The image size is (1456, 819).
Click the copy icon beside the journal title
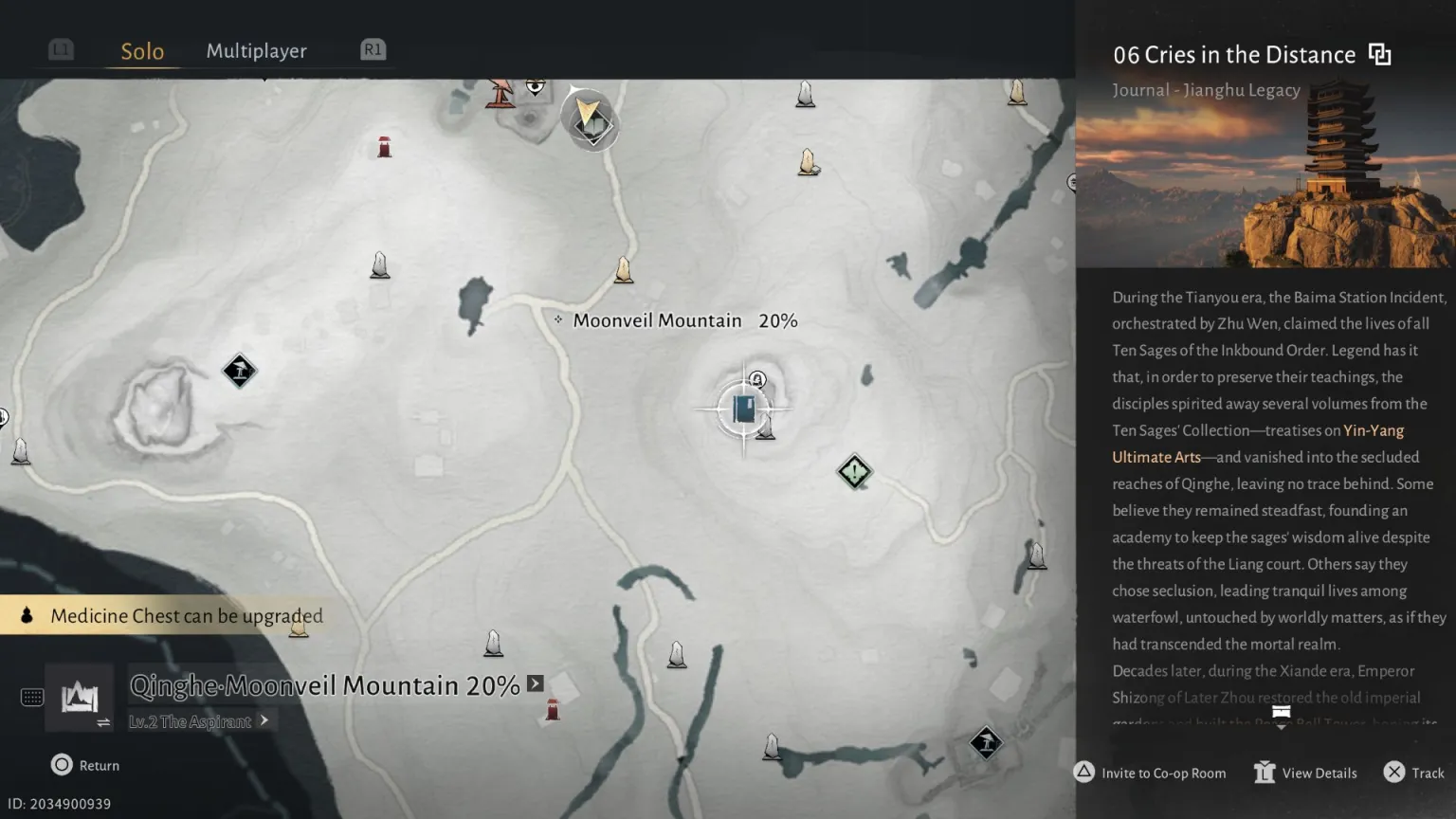coord(1380,55)
